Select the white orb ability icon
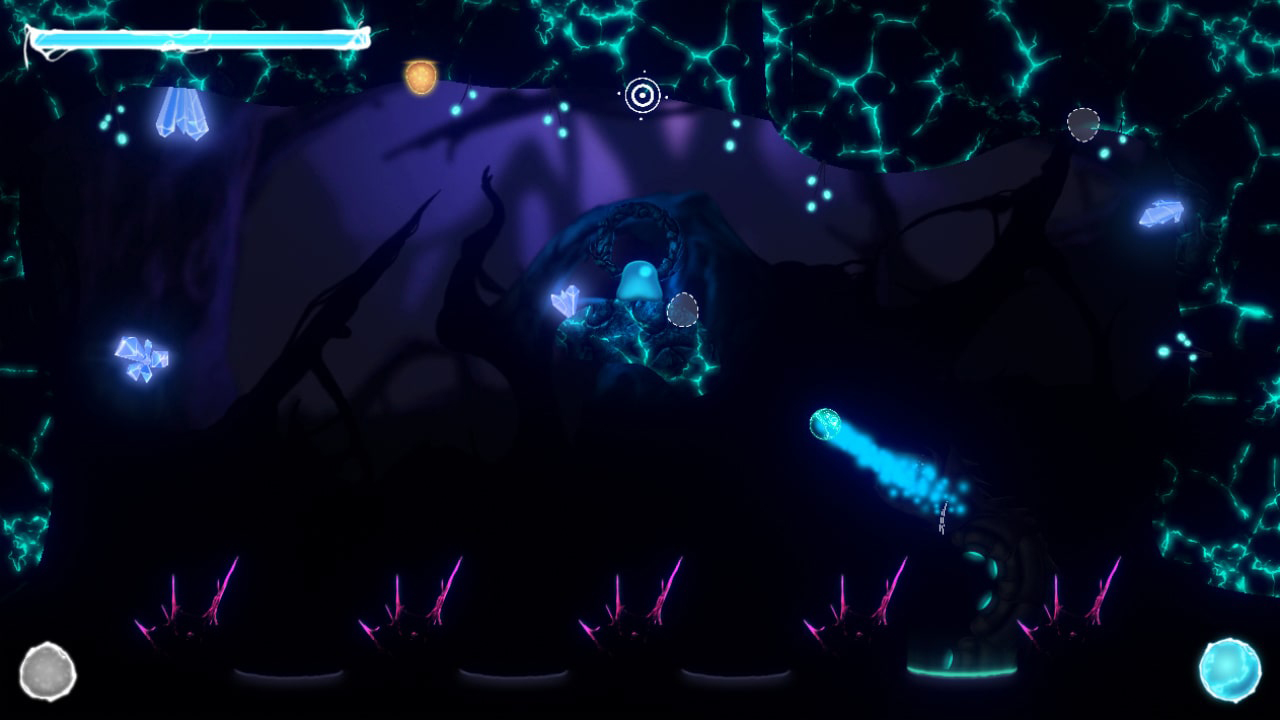 point(47,672)
